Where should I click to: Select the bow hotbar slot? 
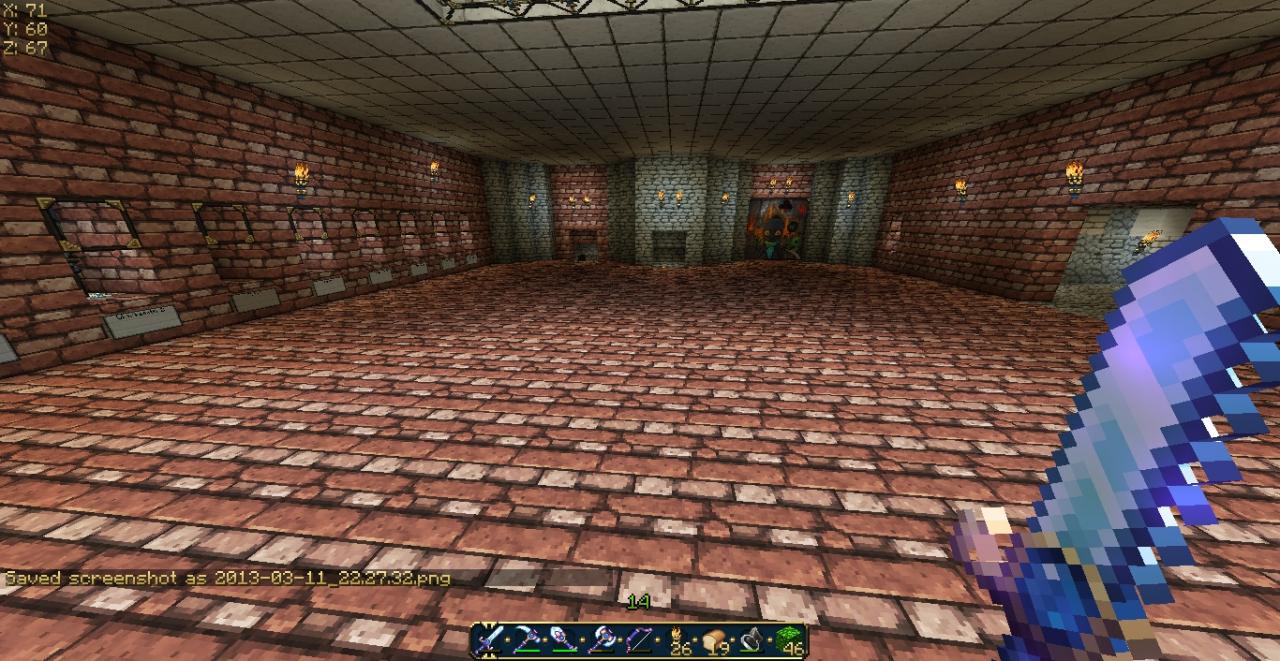pos(638,640)
